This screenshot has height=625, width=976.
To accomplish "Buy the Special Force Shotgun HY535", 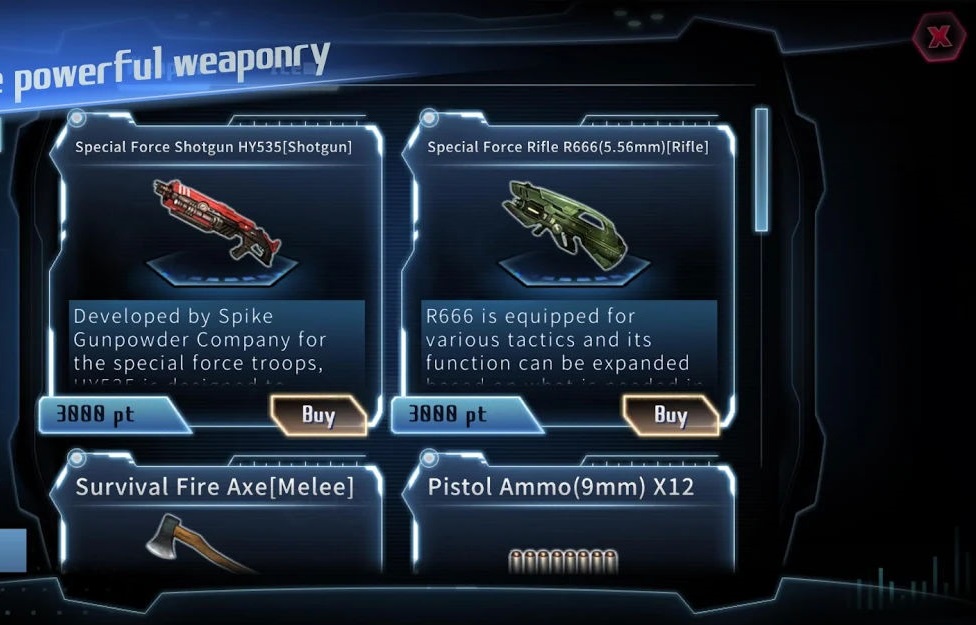I will tap(318, 415).
